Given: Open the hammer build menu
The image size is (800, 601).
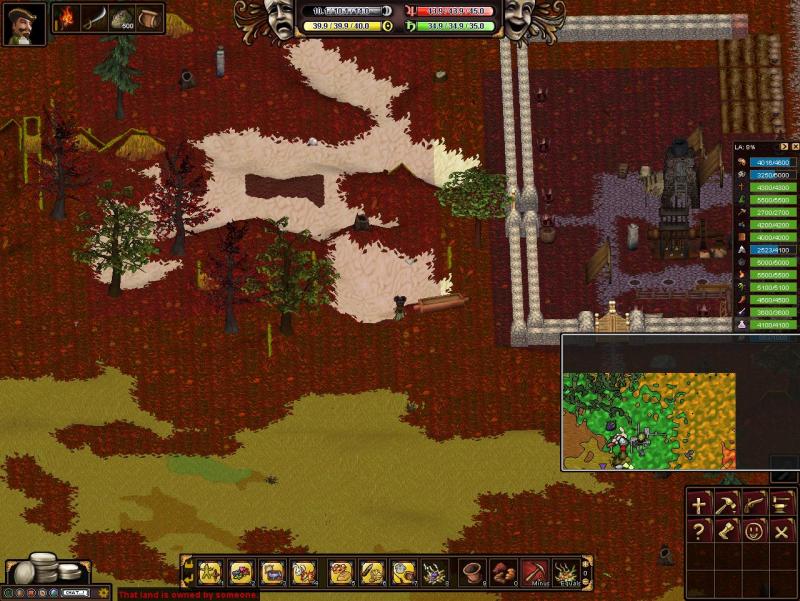Looking at the screenshot, I should (726, 505).
